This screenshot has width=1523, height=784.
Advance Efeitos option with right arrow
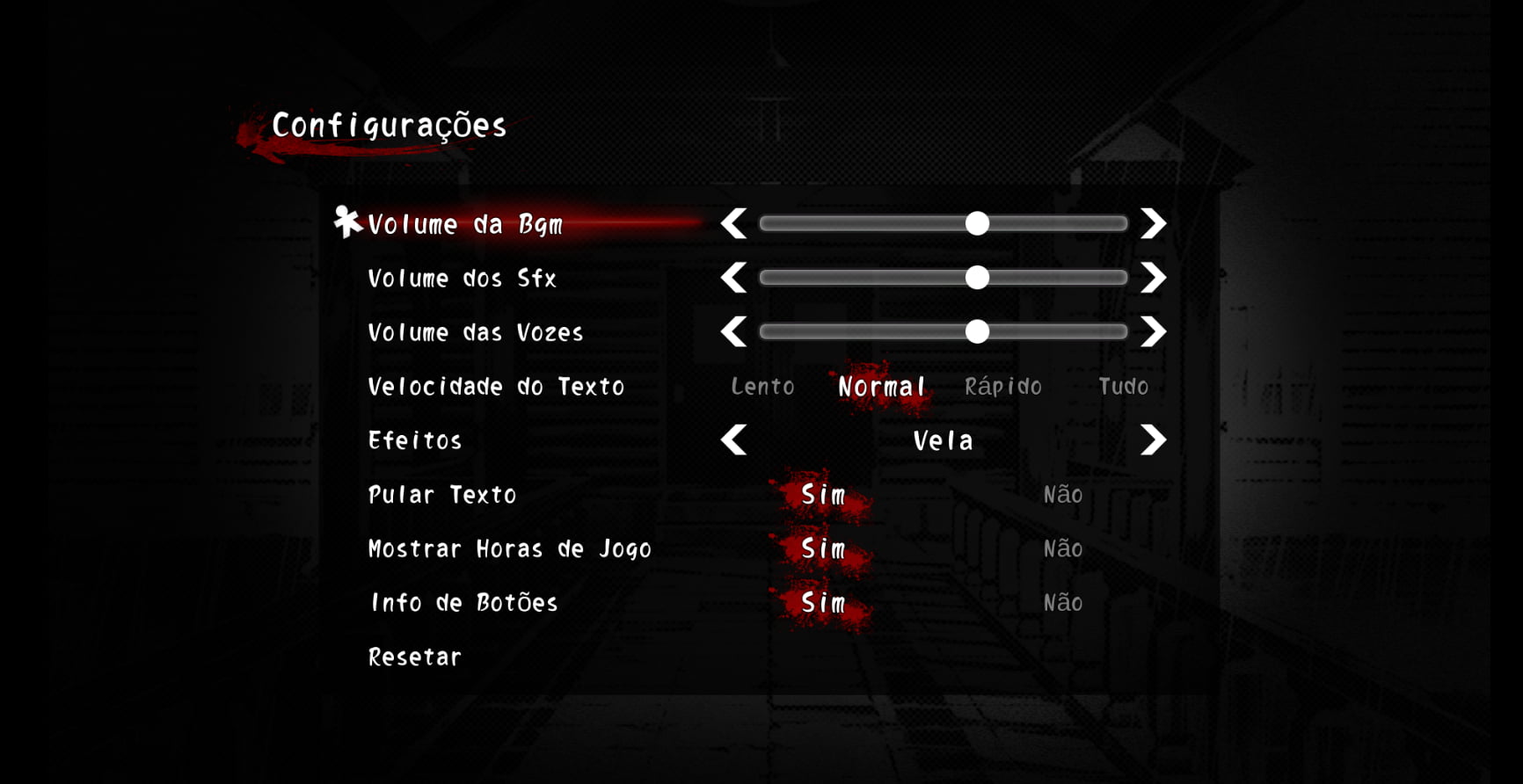click(x=1153, y=440)
